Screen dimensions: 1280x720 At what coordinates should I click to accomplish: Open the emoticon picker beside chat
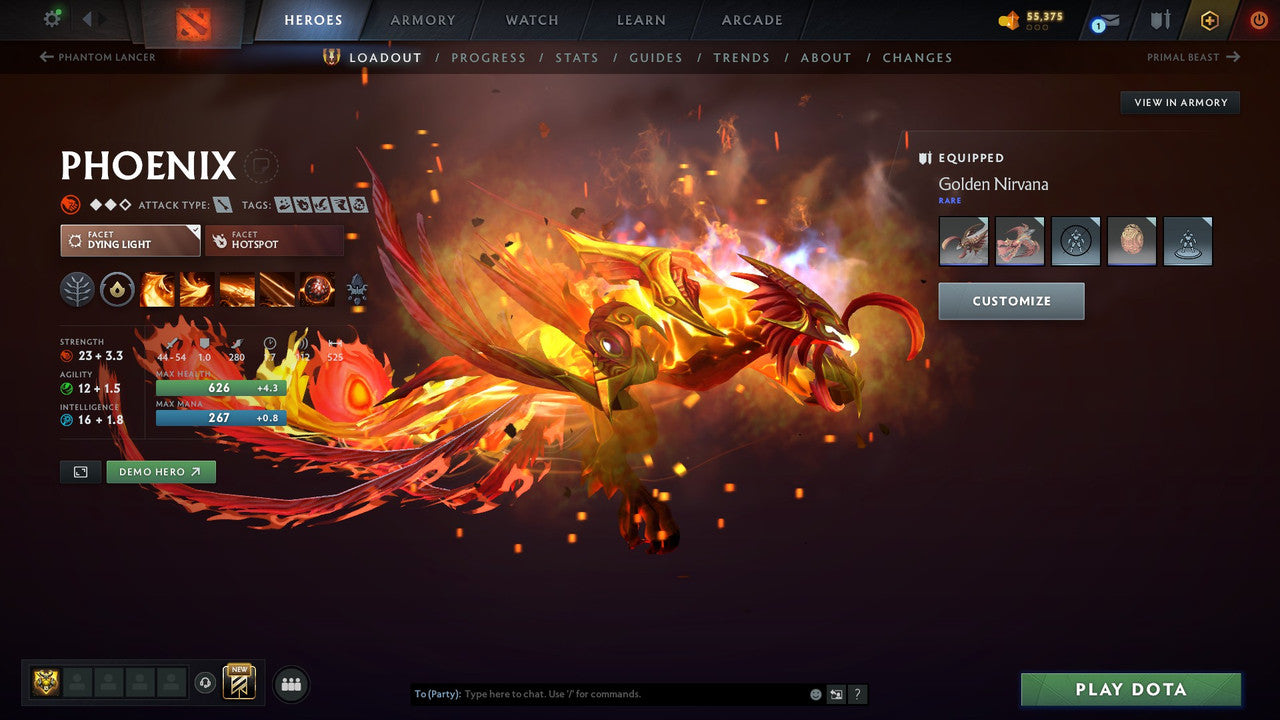coord(815,694)
